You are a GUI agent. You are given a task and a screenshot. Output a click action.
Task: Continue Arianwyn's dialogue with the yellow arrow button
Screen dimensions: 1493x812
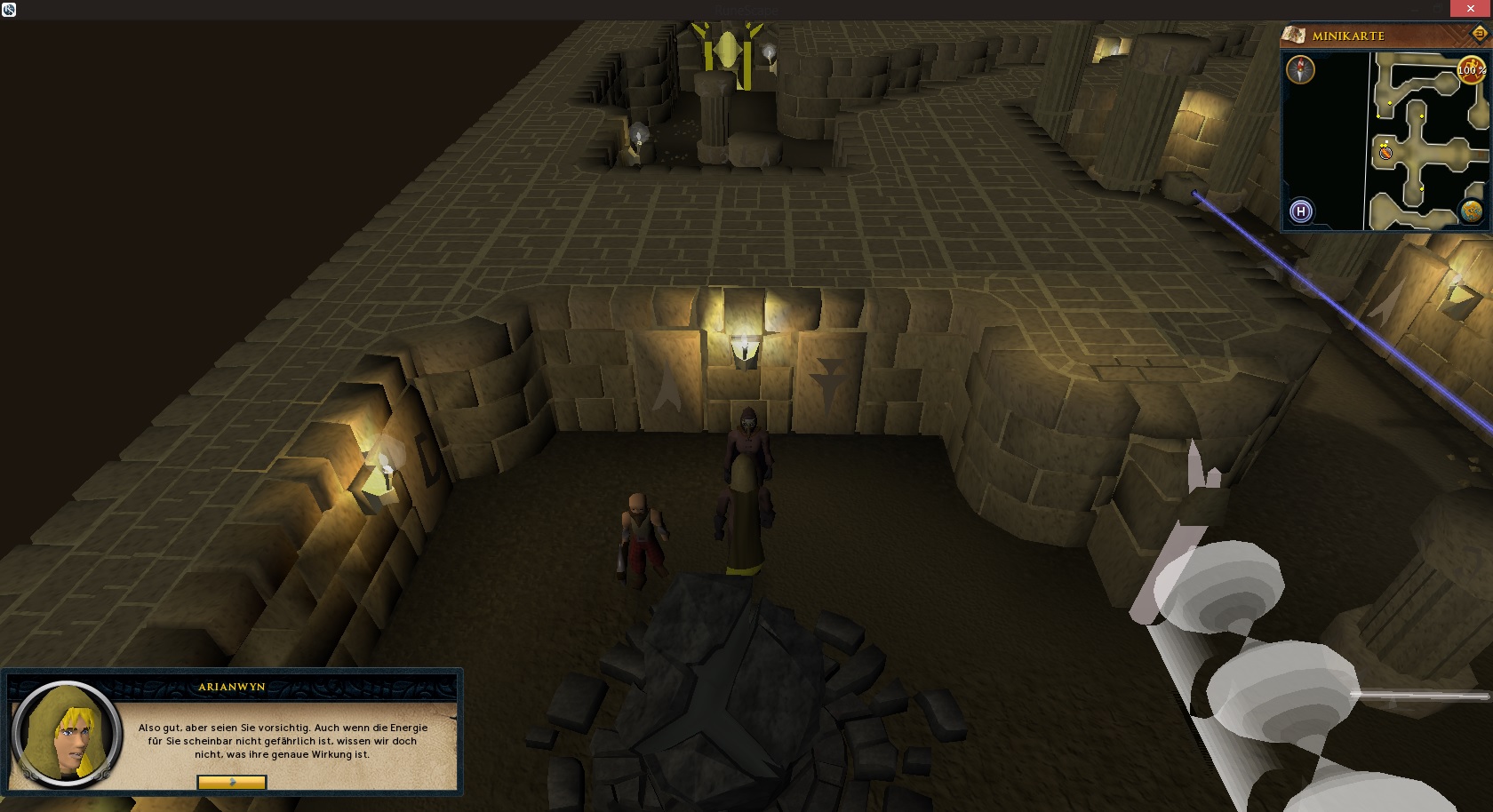[231, 783]
